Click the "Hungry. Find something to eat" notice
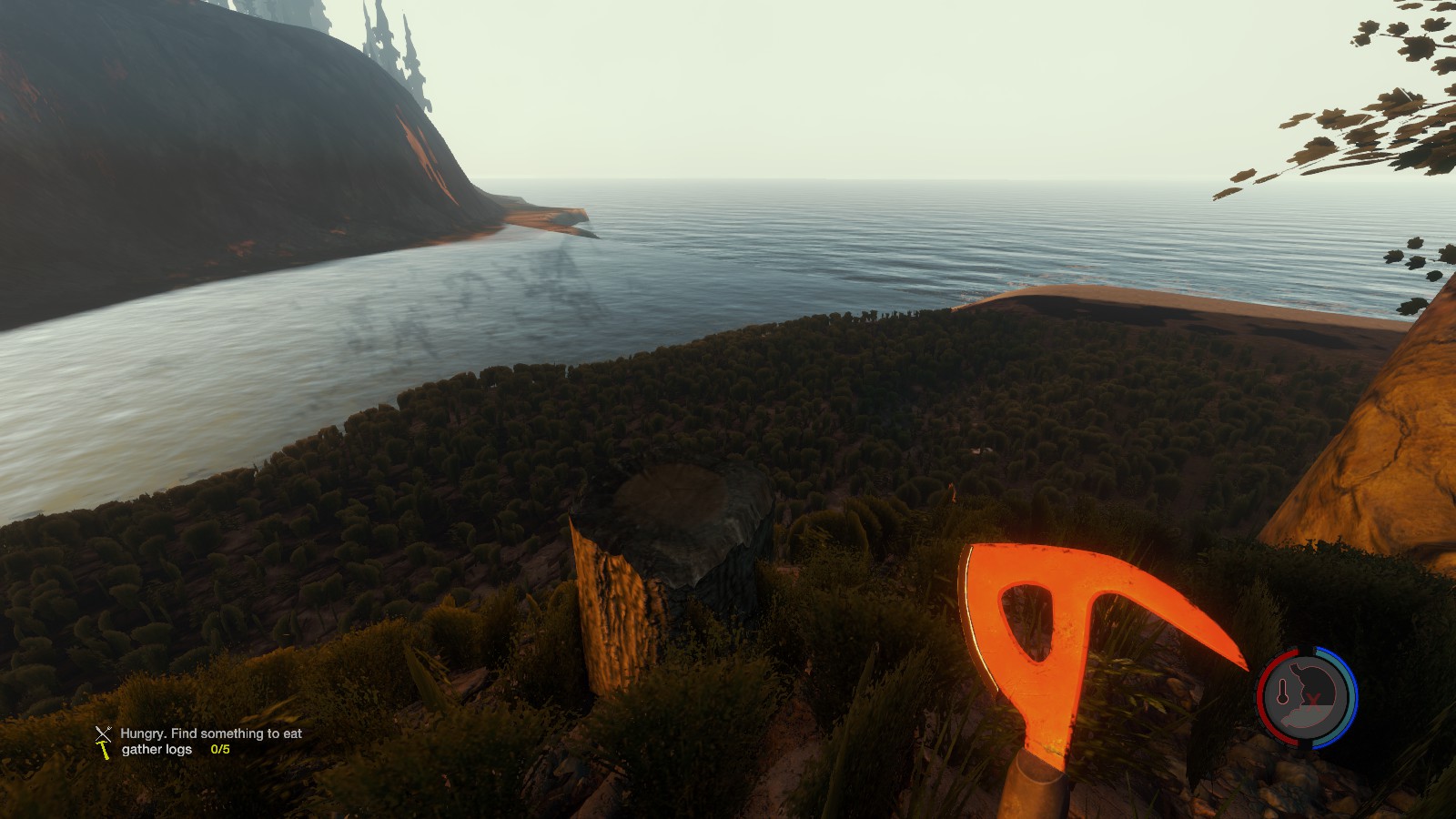 (x=211, y=733)
